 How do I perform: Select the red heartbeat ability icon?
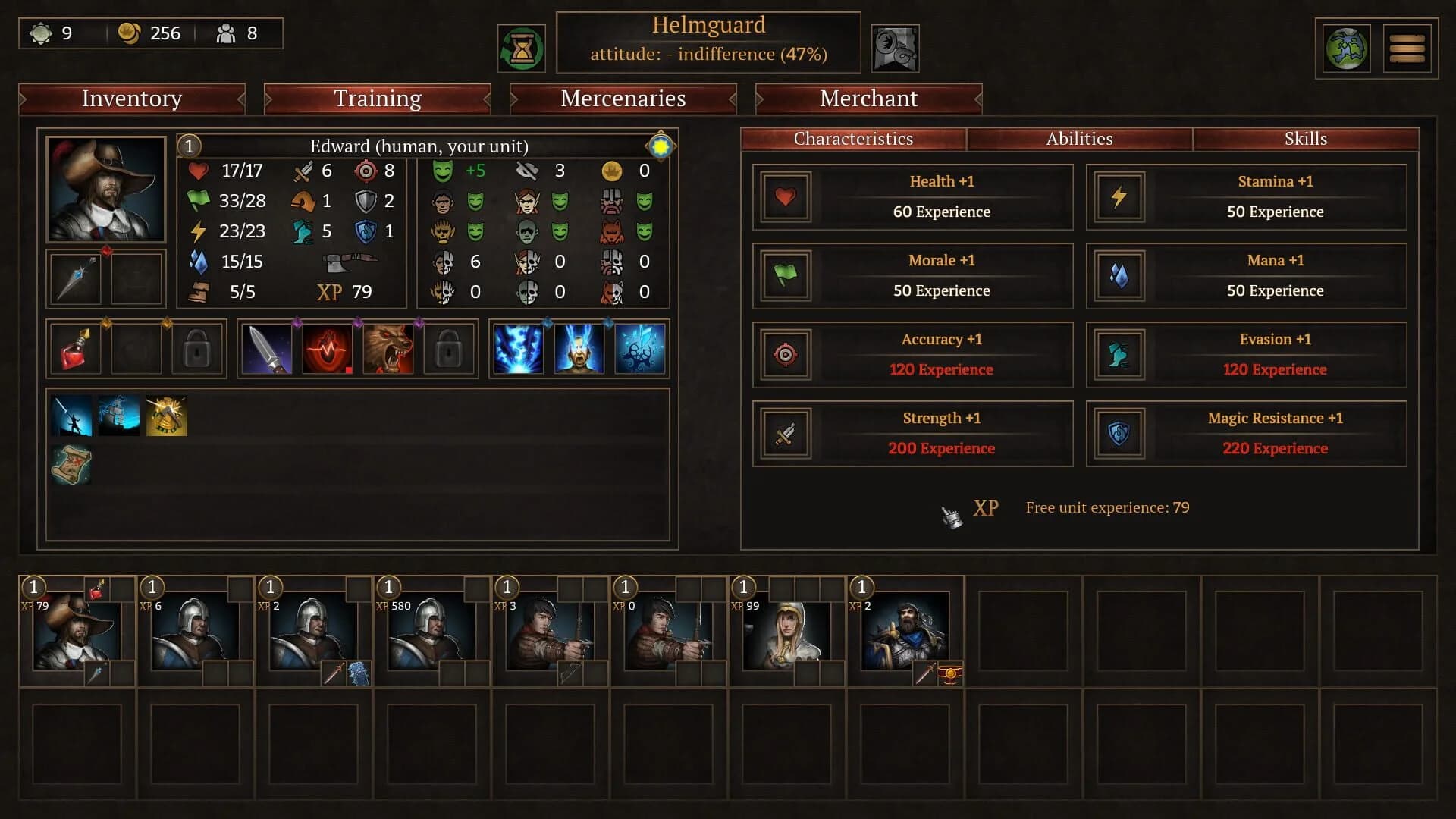pos(328,349)
